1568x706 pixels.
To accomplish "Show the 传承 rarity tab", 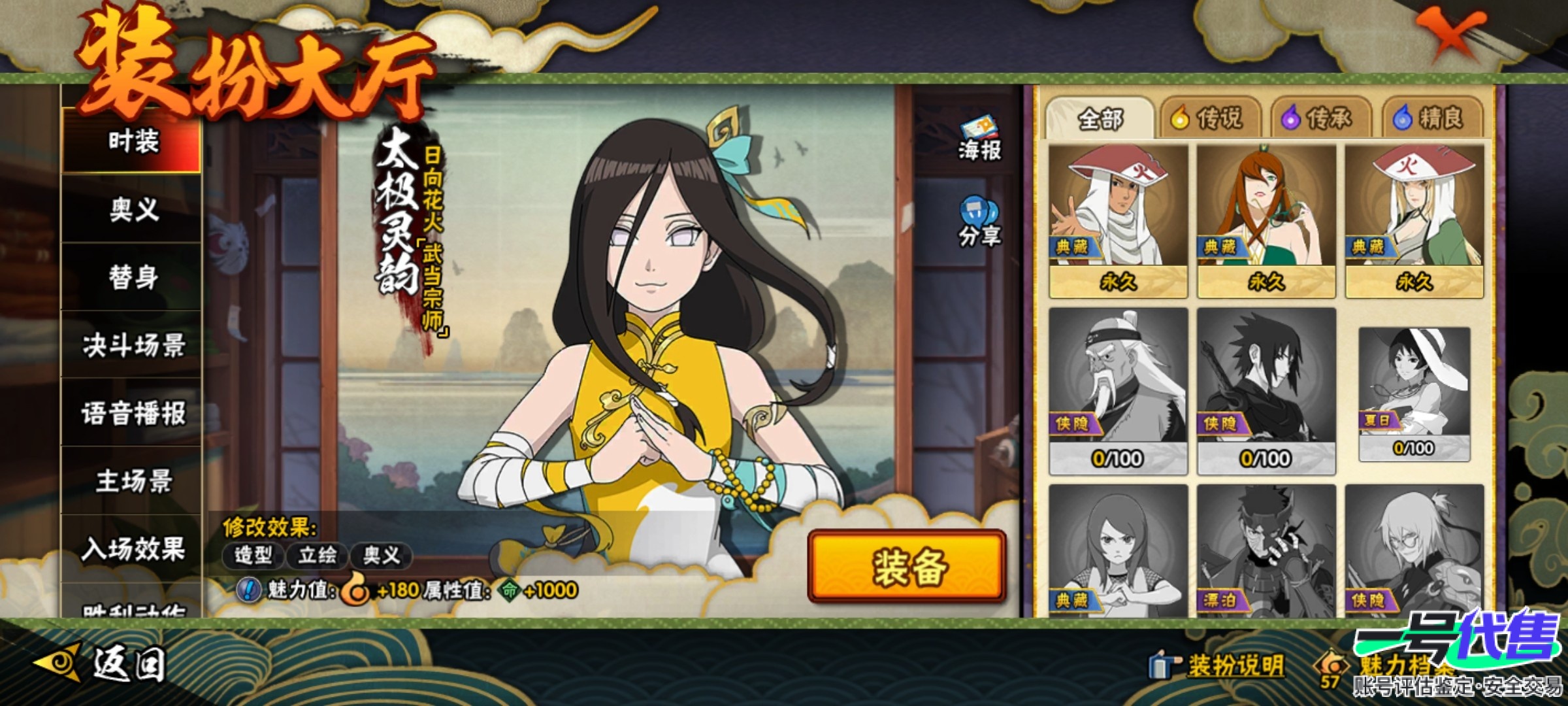I will 1318,118.
